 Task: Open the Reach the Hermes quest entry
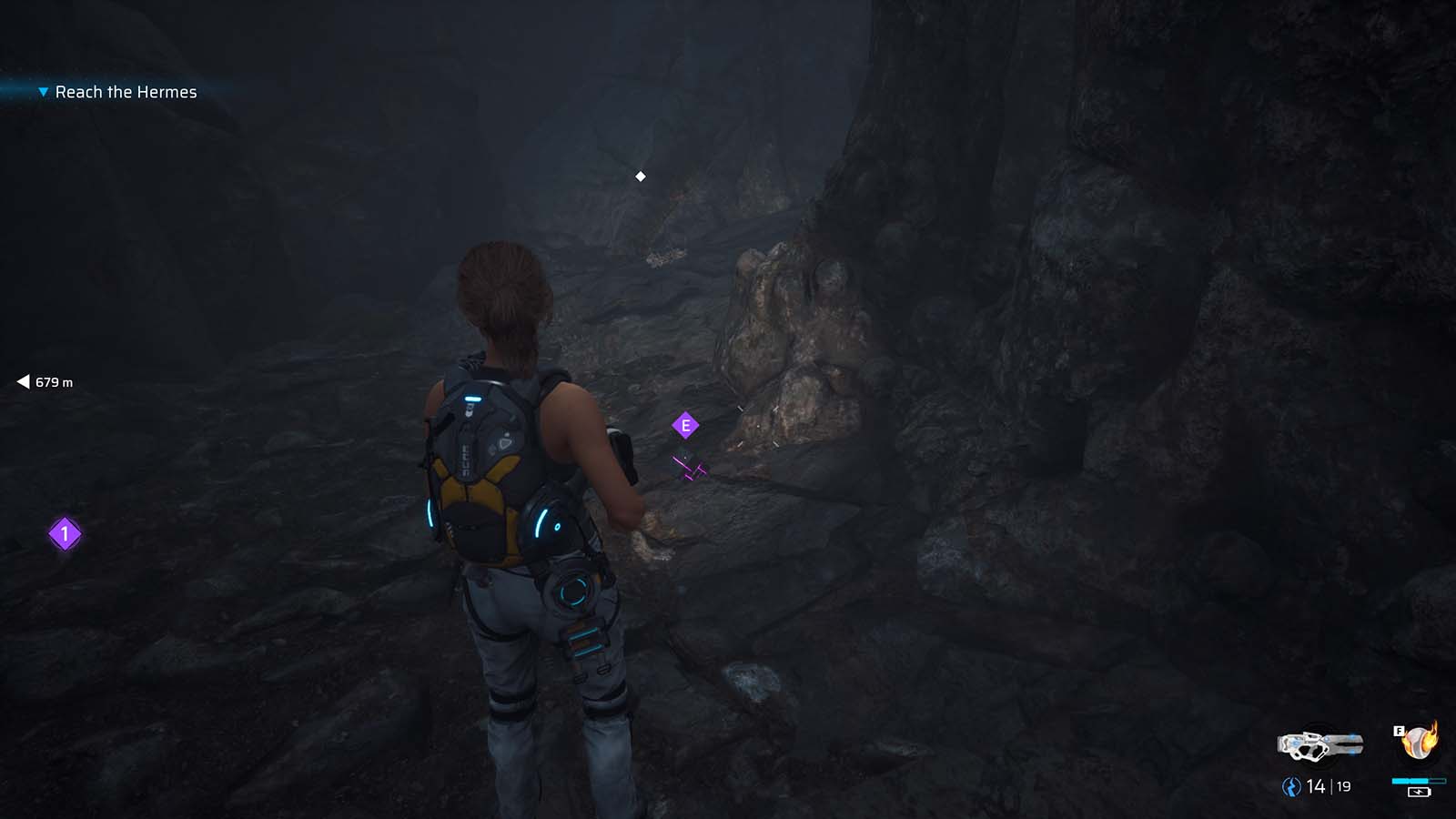pyautogui.click(x=126, y=92)
